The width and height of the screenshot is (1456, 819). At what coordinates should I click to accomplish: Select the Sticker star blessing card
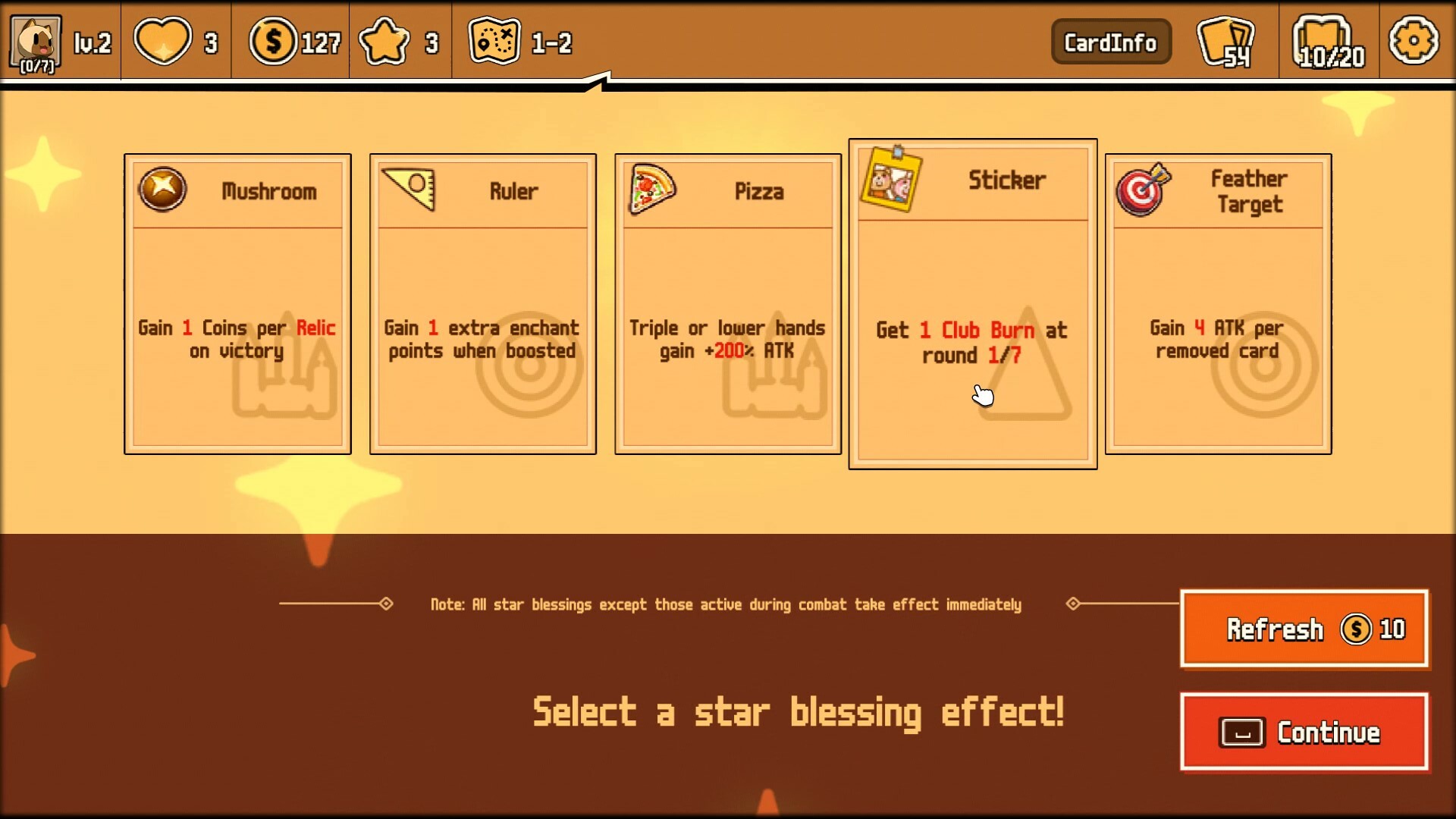click(x=972, y=303)
